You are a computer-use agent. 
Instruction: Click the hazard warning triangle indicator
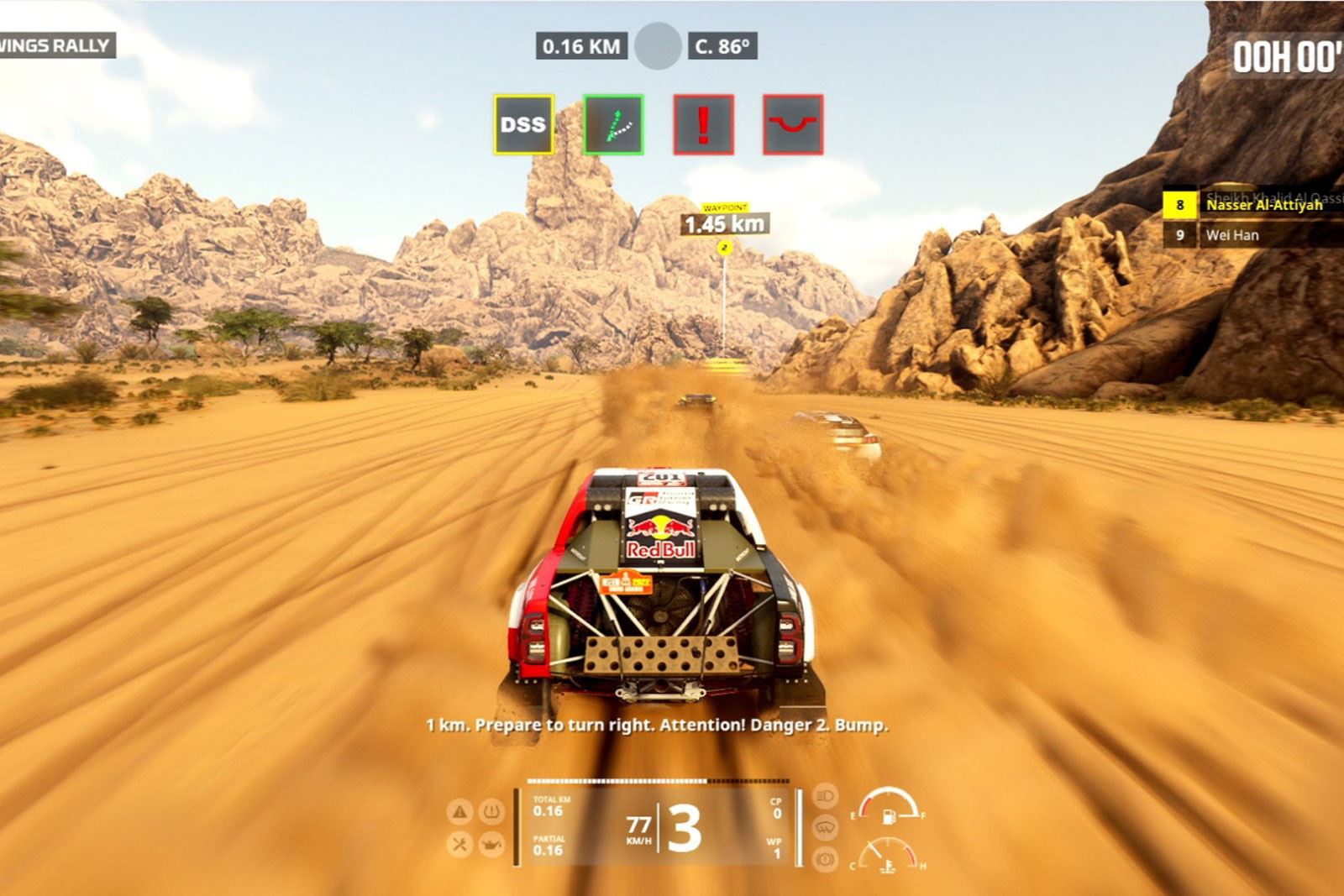pyautogui.click(x=459, y=812)
